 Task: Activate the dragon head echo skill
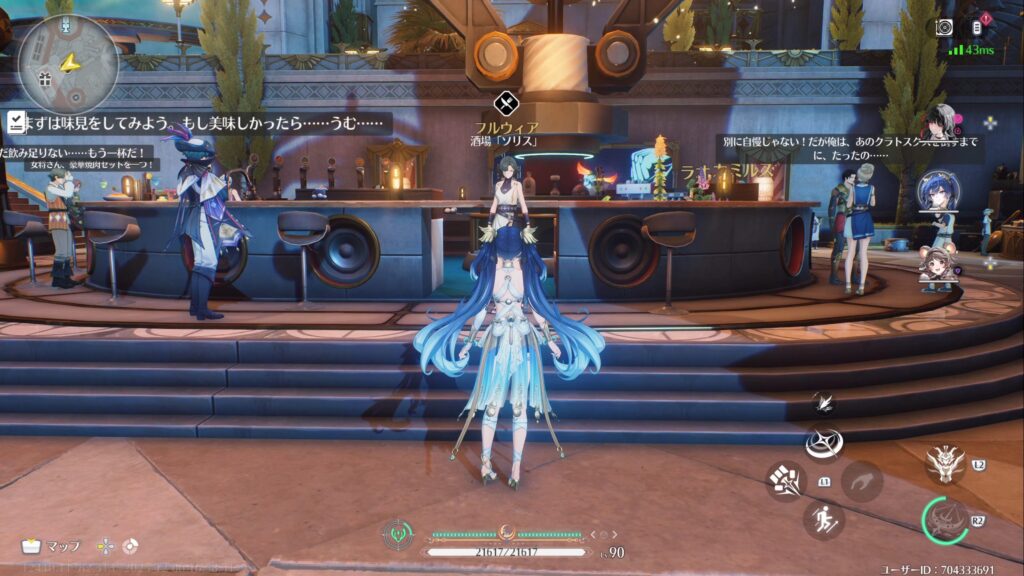tap(944, 462)
